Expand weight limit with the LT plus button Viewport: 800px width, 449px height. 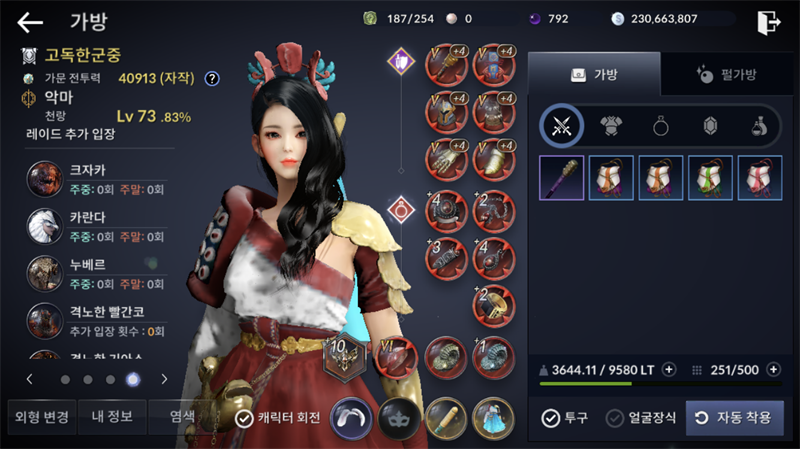(669, 369)
